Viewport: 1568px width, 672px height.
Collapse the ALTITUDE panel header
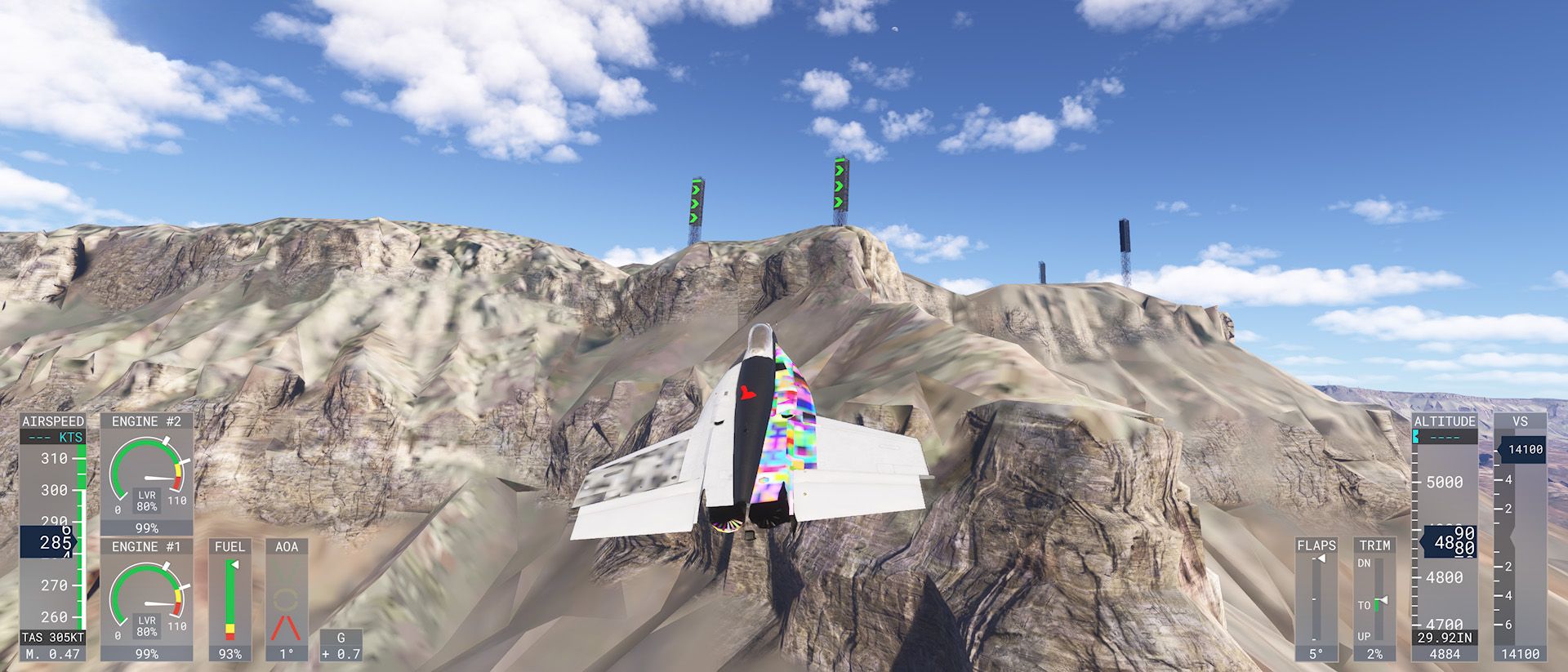pos(1445,422)
